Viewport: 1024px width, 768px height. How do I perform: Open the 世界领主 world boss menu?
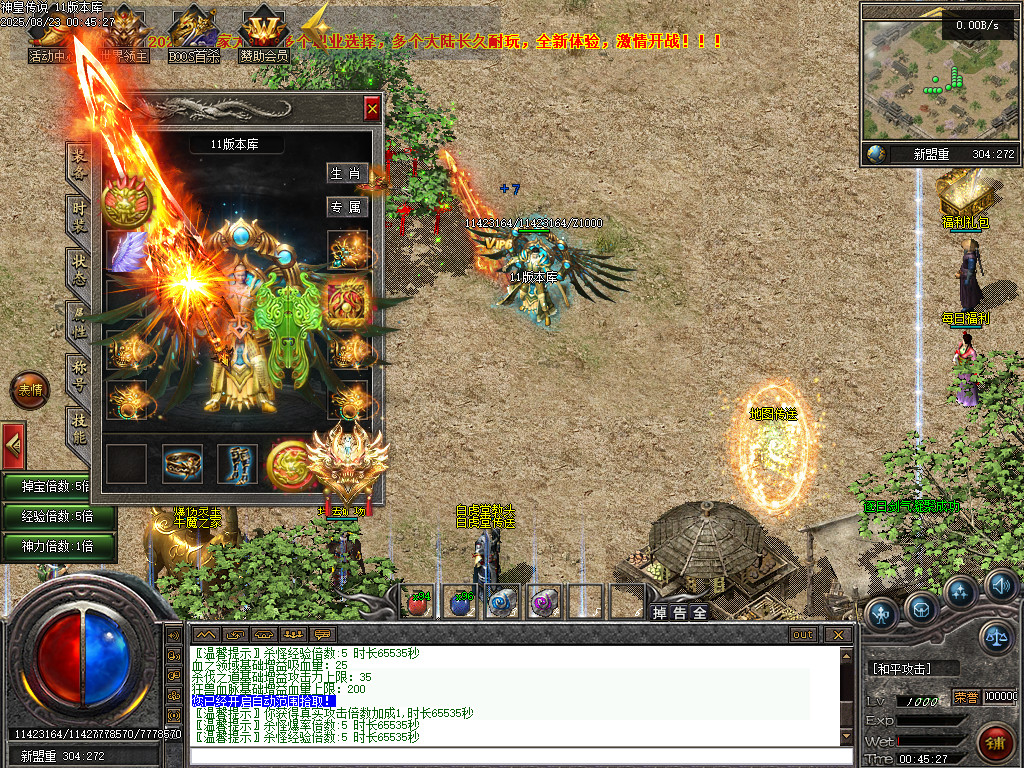pos(123,38)
